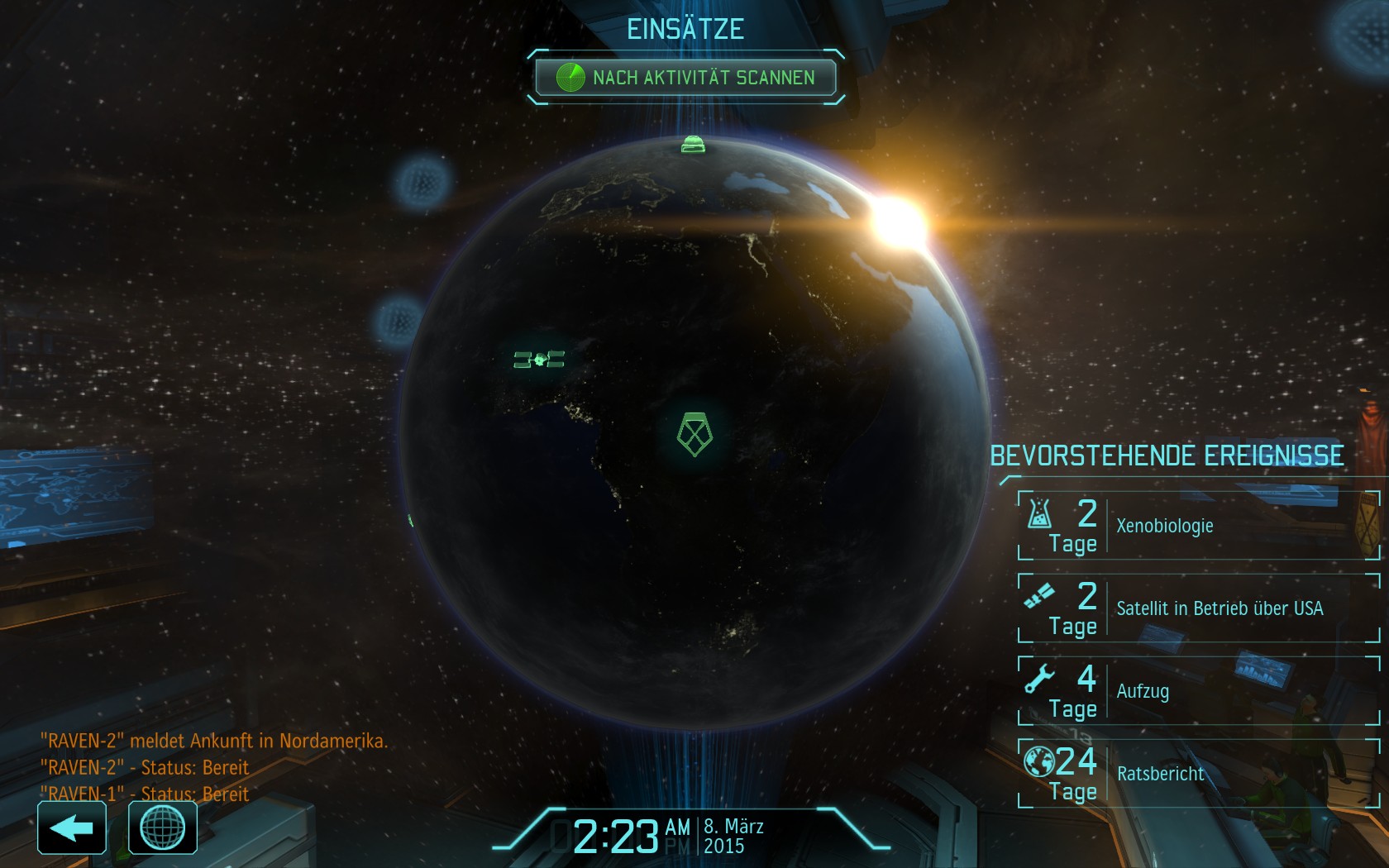
Task: Open the Ratsbericht event entry
Action: coord(1198,774)
